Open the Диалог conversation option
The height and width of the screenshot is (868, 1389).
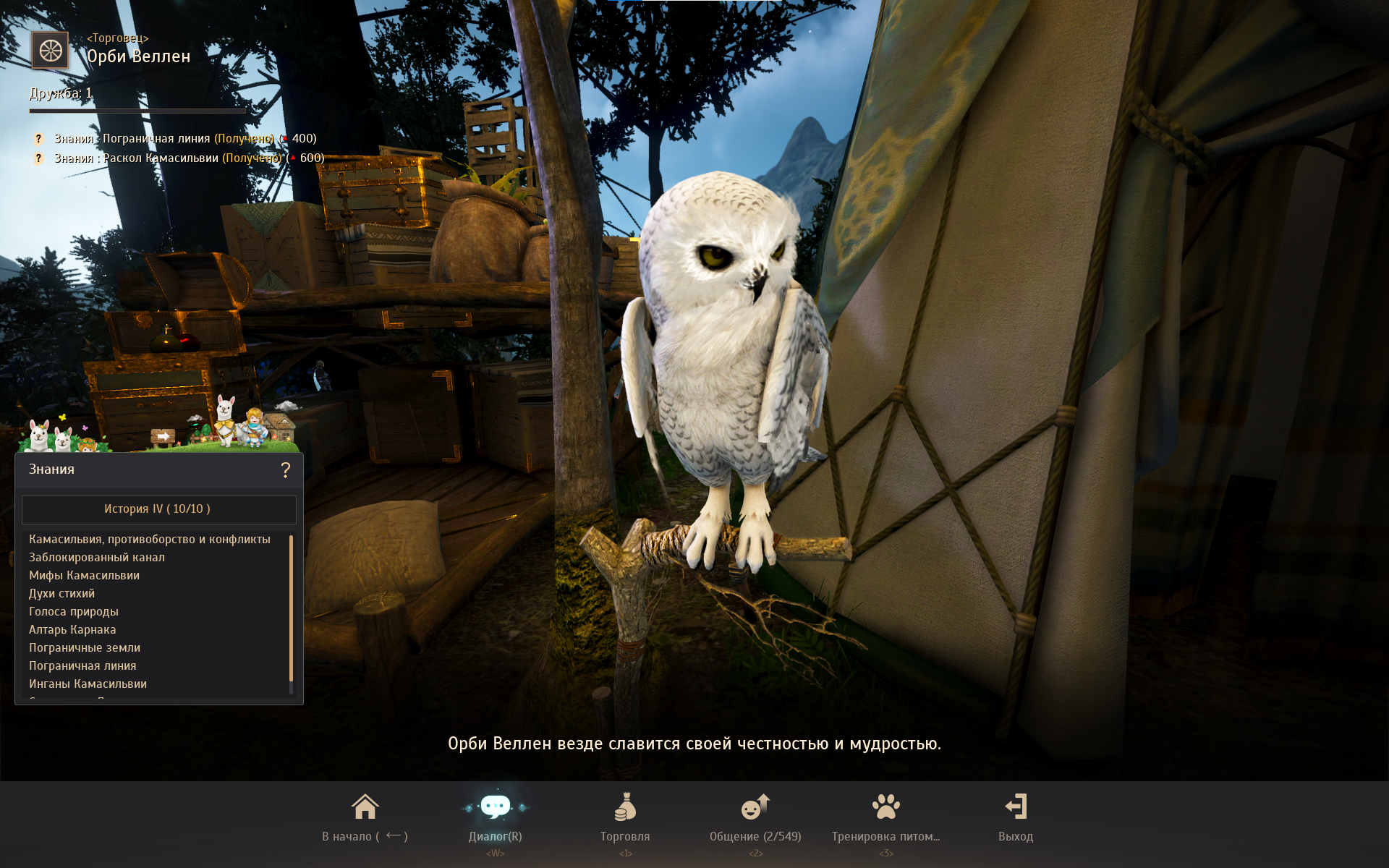496,817
